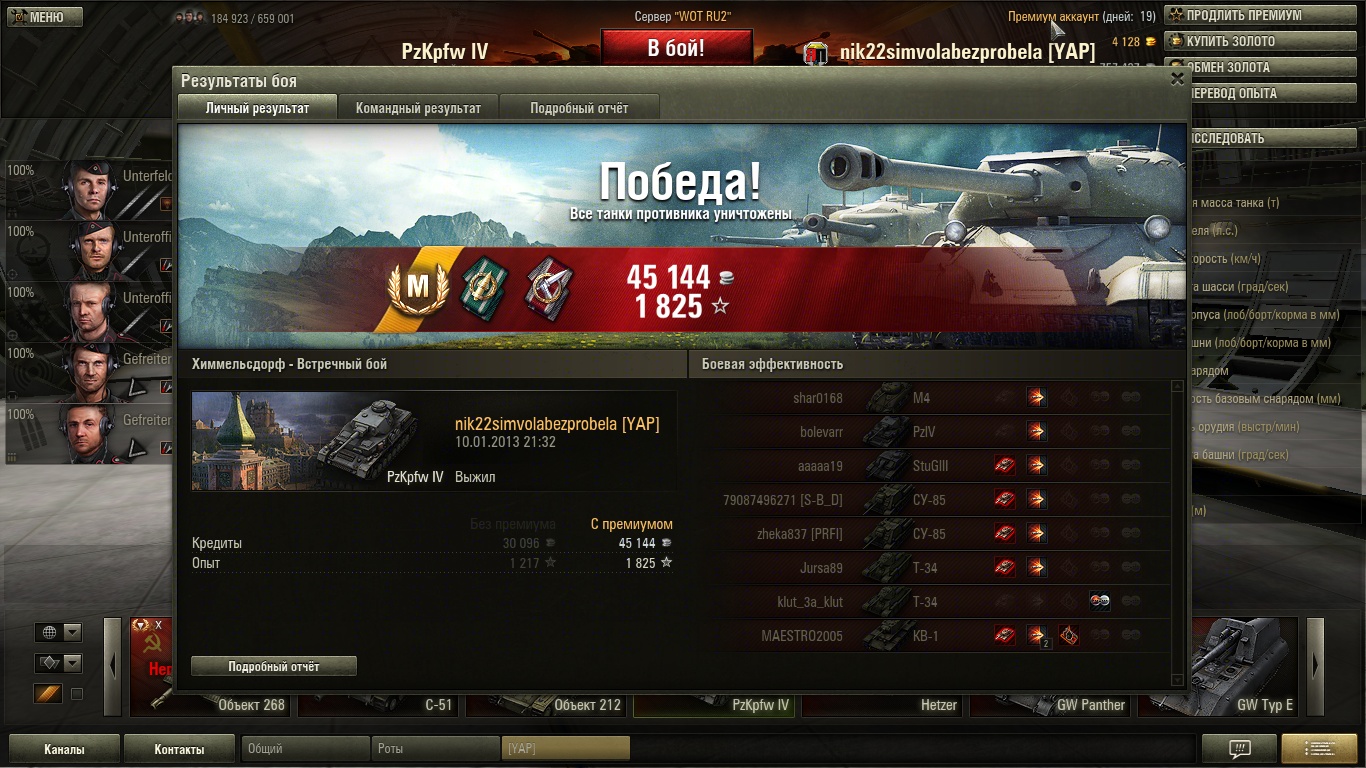Switch to the Общий chat tab
This screenshot has height=768, width=1366.
pos(305,749)
